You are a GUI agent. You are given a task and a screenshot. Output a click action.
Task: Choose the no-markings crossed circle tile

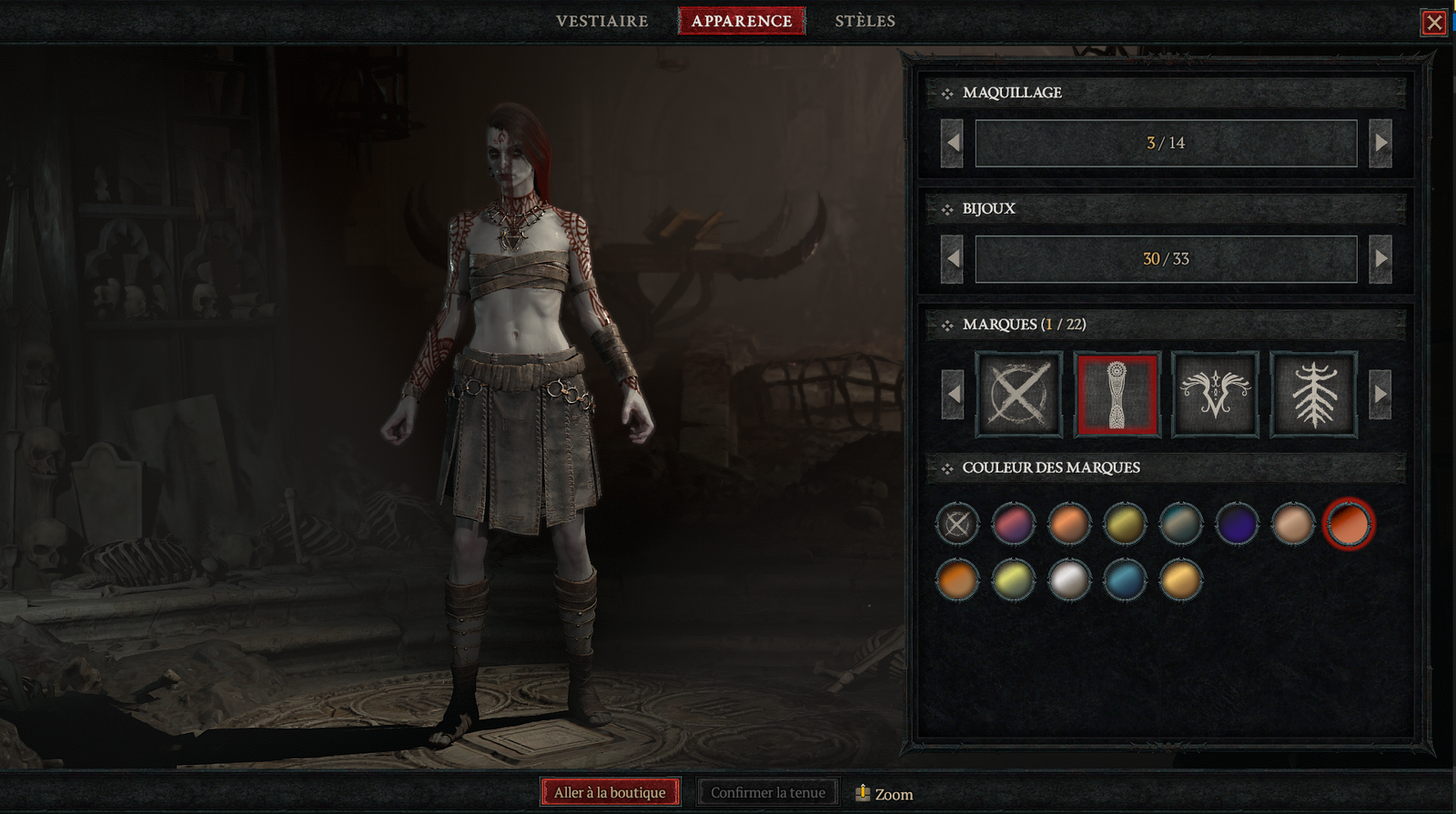pos(1019,395)
